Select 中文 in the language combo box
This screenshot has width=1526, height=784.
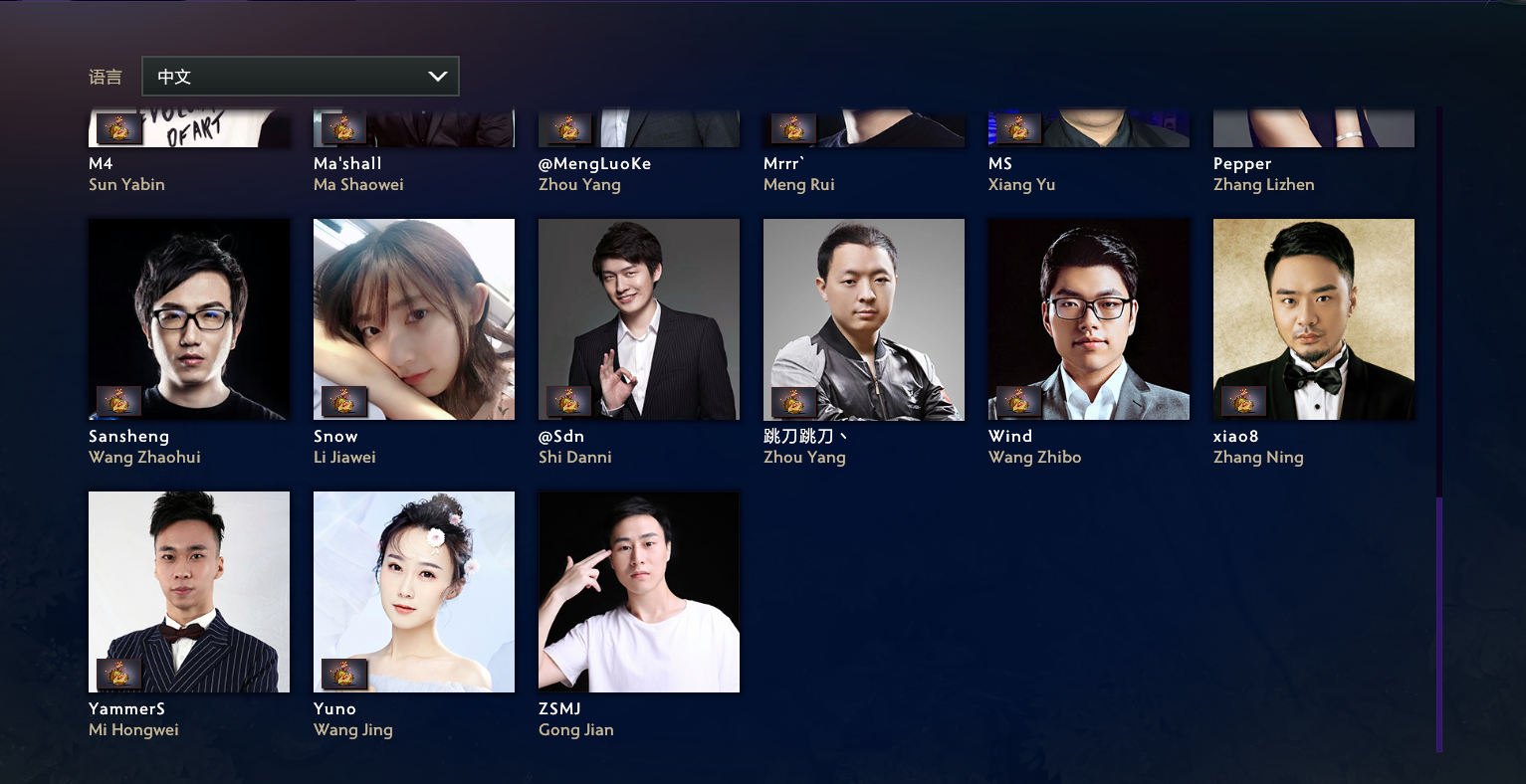(300, 76)
